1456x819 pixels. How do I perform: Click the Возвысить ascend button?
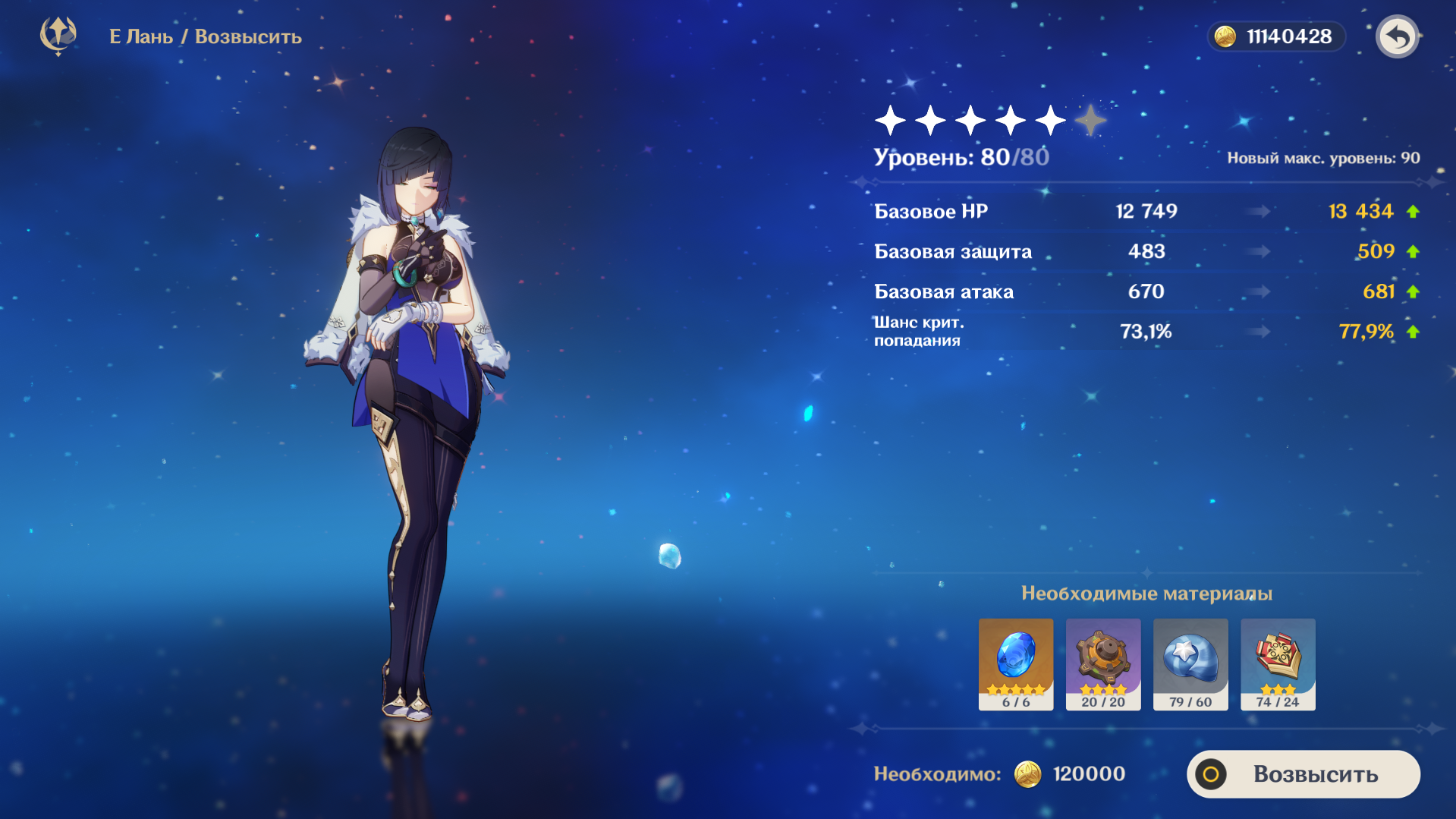1303,774
